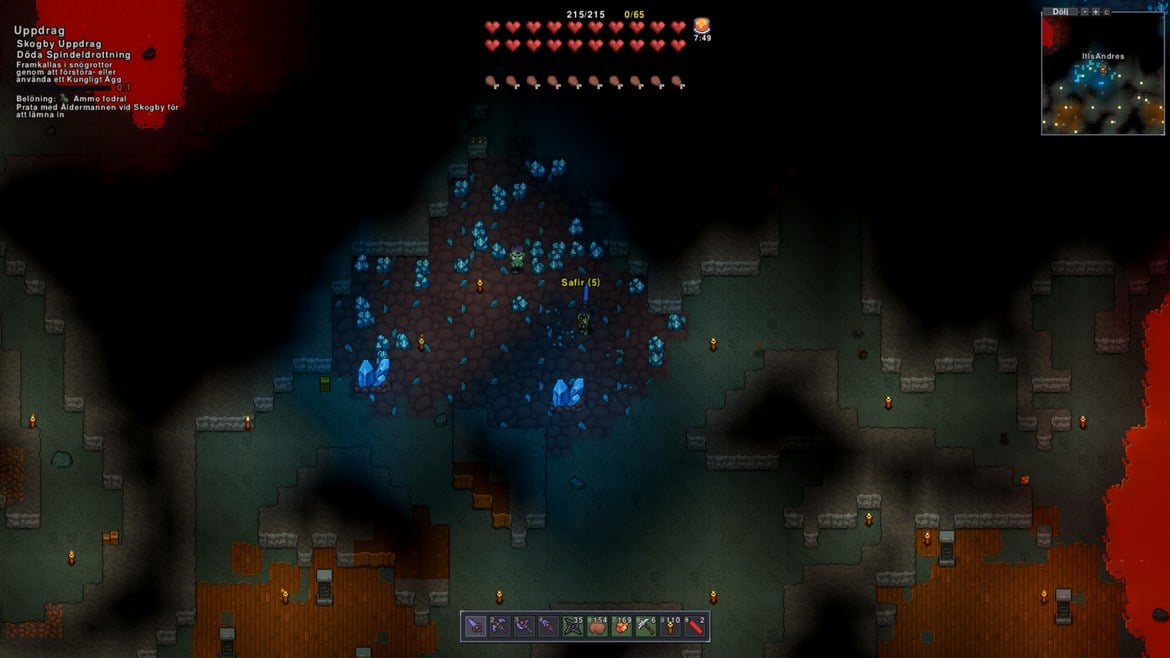The image size is (1170, 658).
Task: Select the purple sword hotbar slot
Action: (476, 626)
